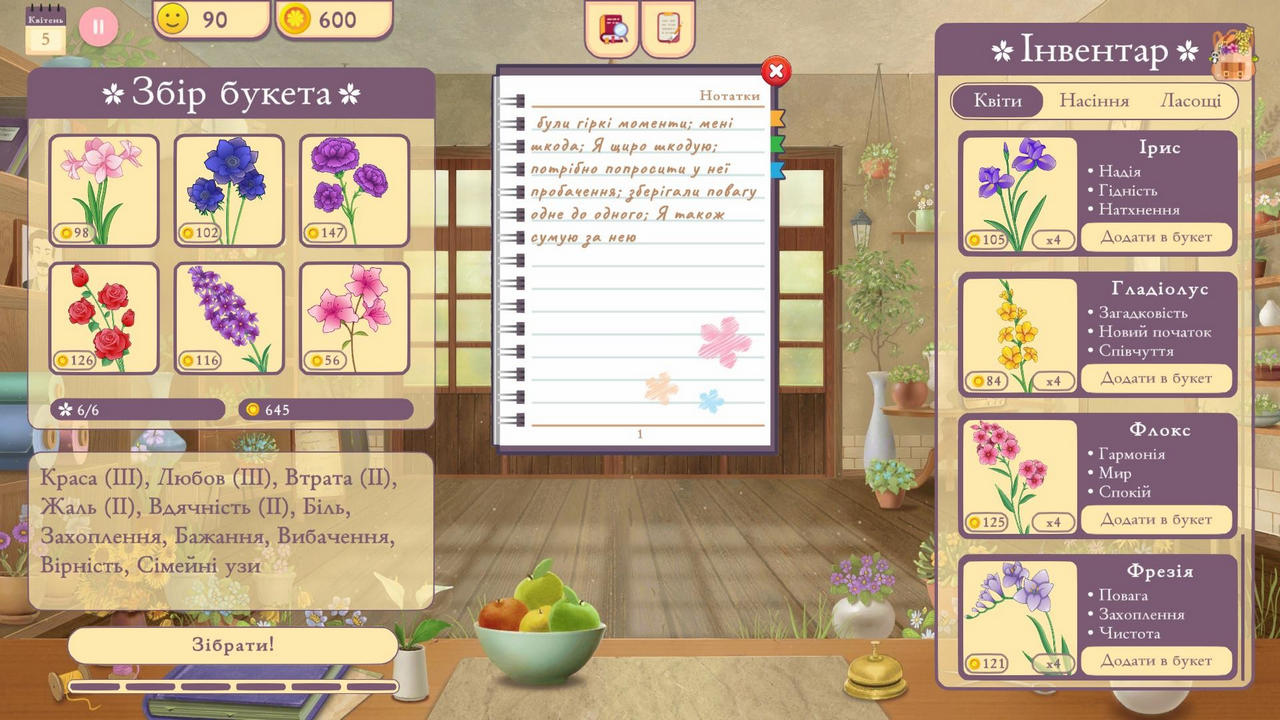Select the blue anemone flower in the bouquet

pyautogui.click(x=228, y=190)
